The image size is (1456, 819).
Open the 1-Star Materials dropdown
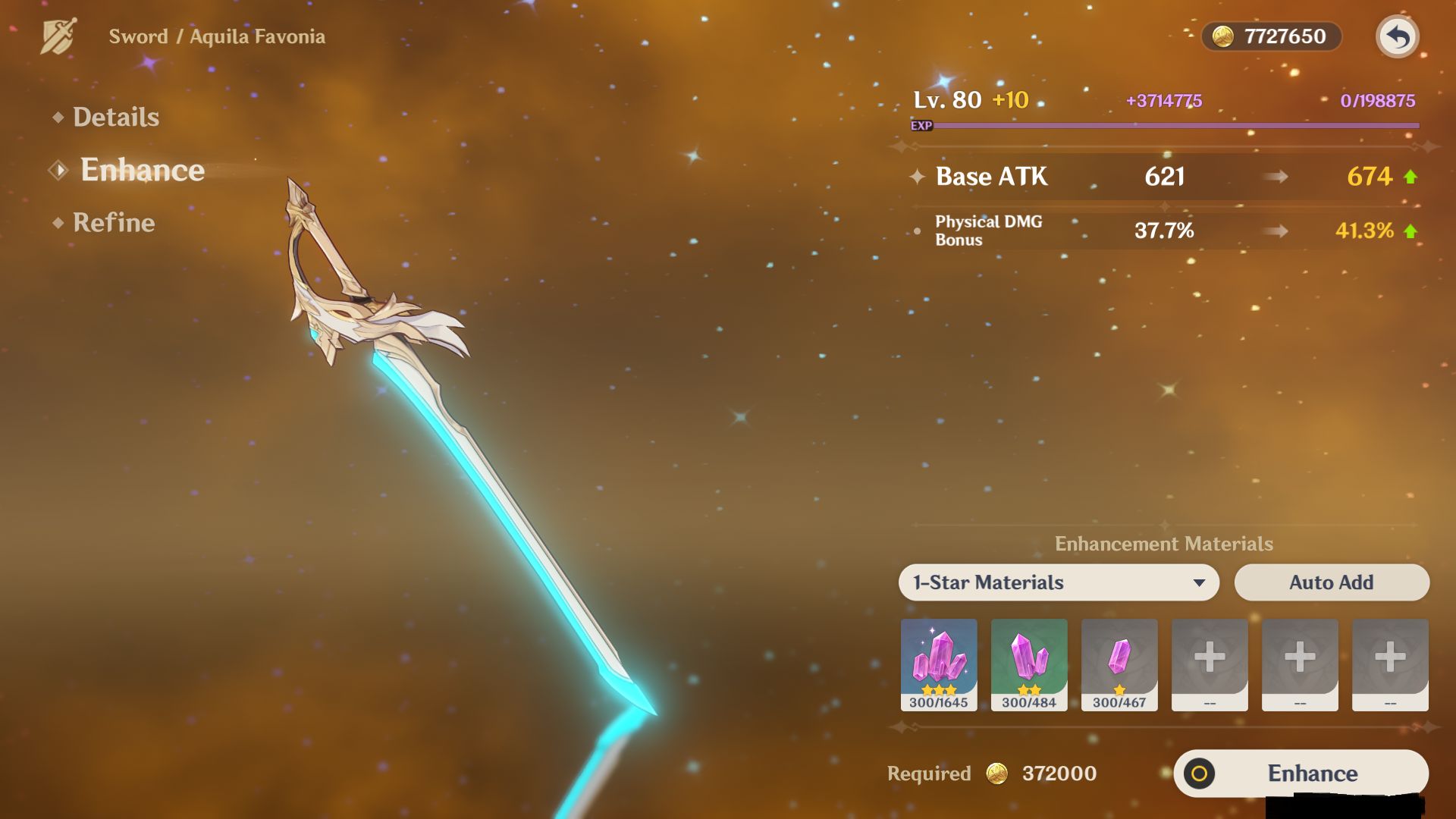1058,582
